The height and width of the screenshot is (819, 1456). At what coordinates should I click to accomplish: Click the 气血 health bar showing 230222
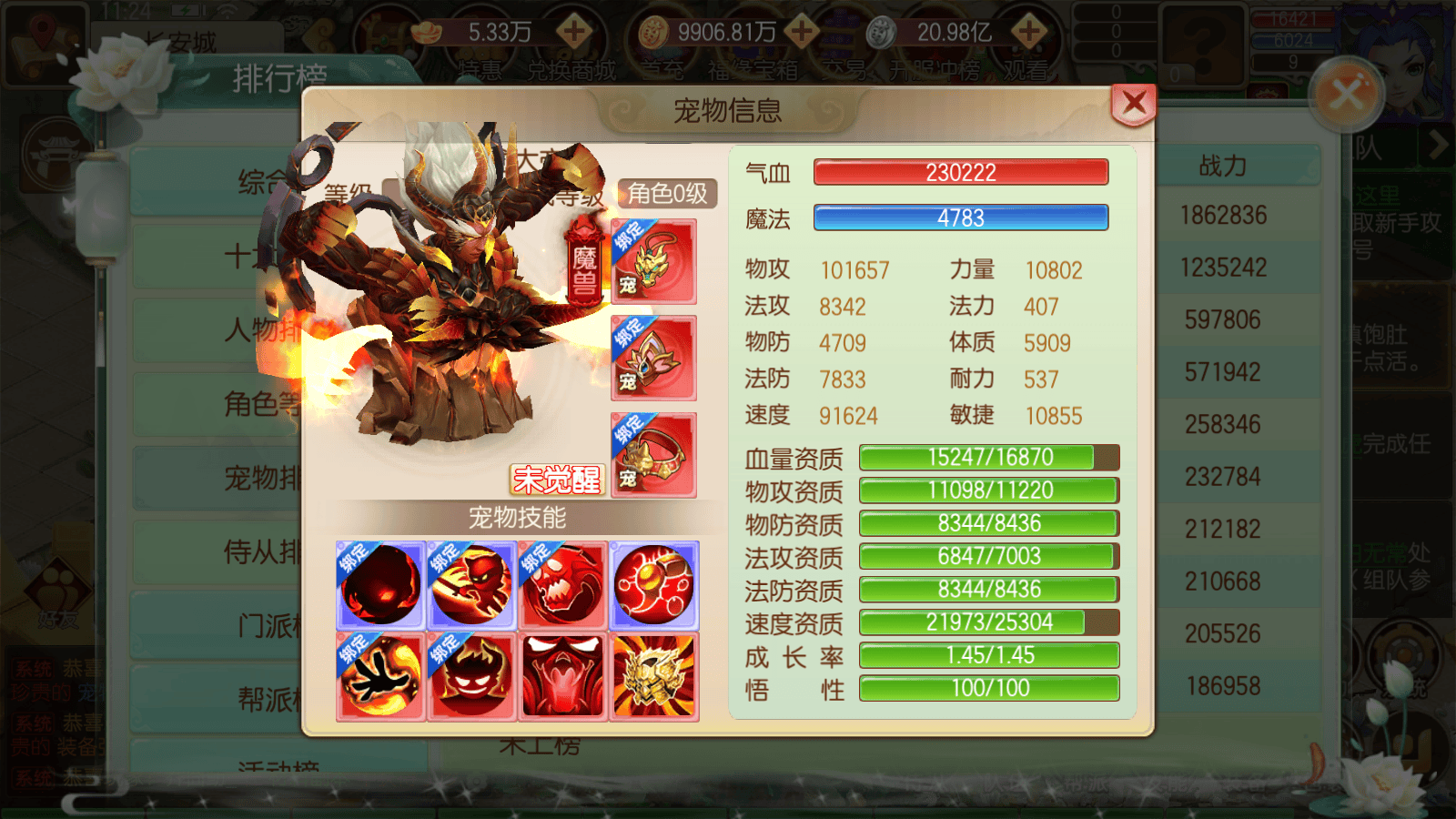coord(958,172)
